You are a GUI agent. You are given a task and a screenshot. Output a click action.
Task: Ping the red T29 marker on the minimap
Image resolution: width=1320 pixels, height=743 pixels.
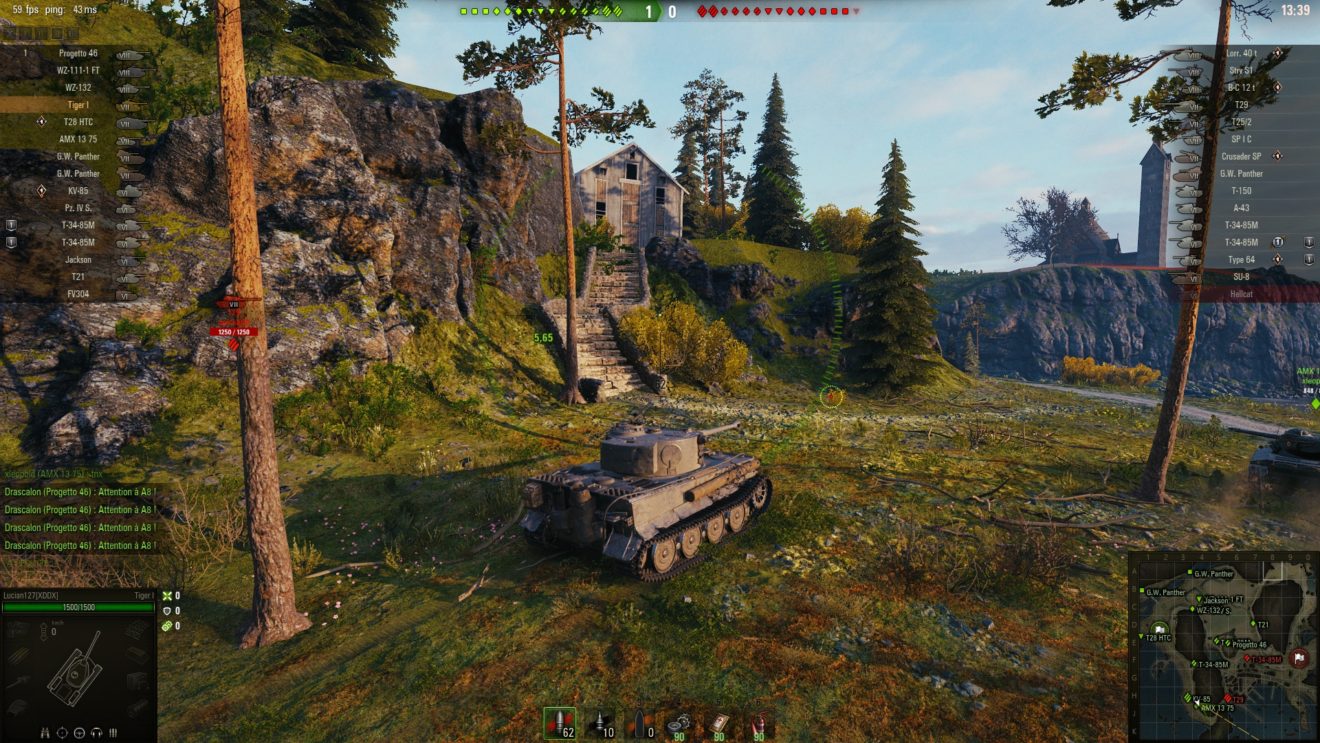coord(1229,699)
